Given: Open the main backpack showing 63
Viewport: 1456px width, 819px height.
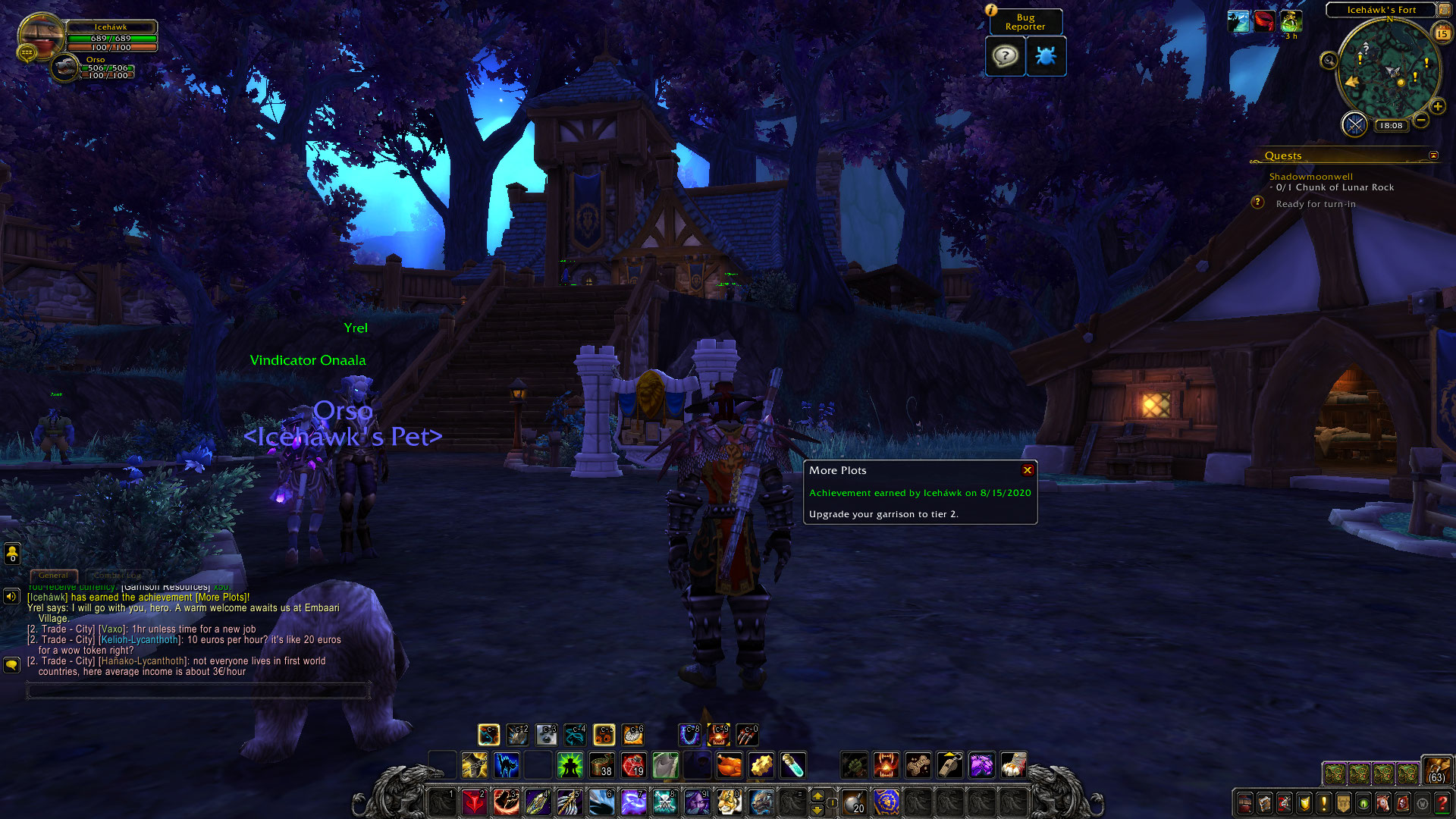Looking at the screenshot, I should pos(1436,770).
